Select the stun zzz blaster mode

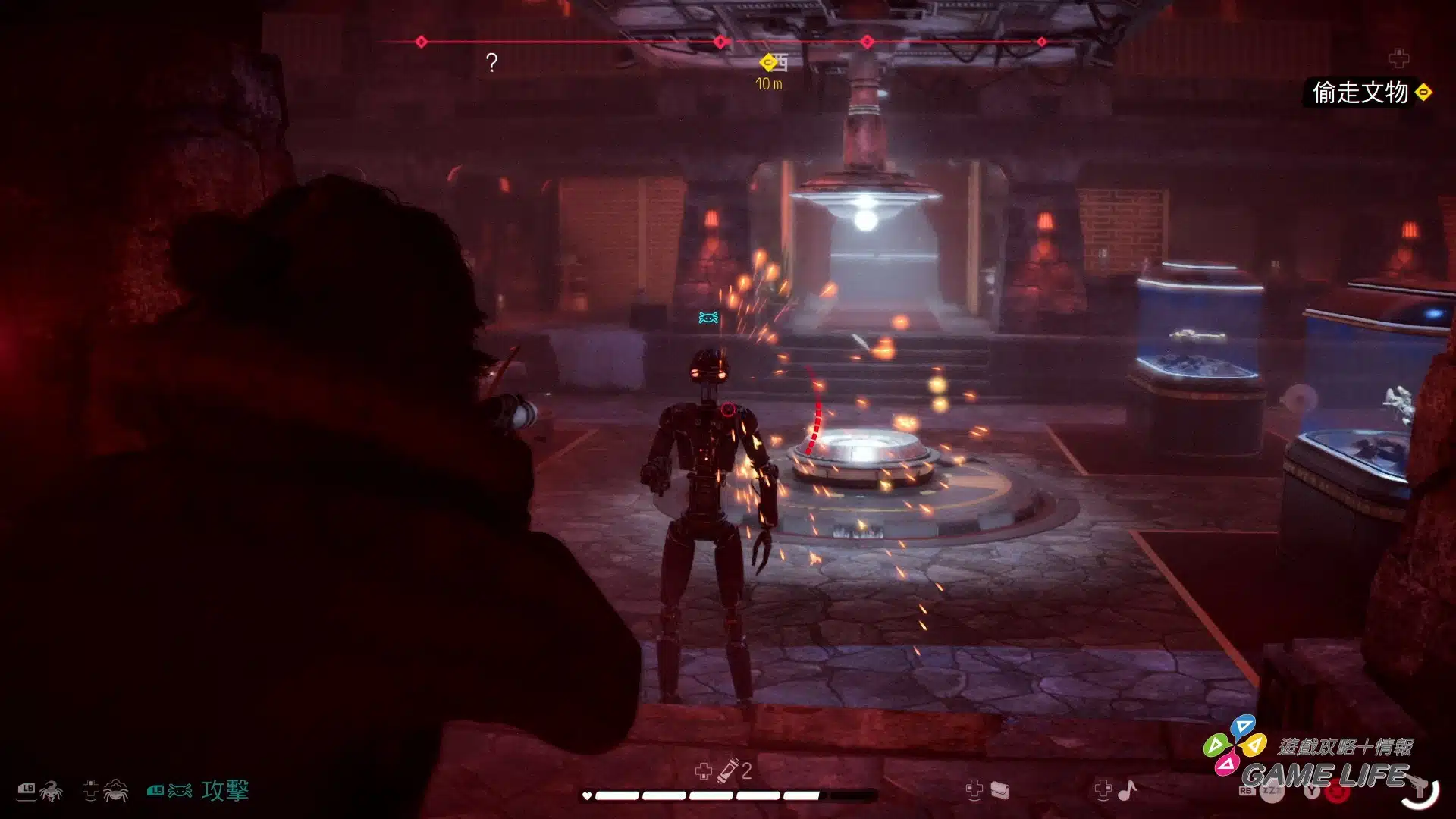pyautogui.click(x=1272, y=792)
